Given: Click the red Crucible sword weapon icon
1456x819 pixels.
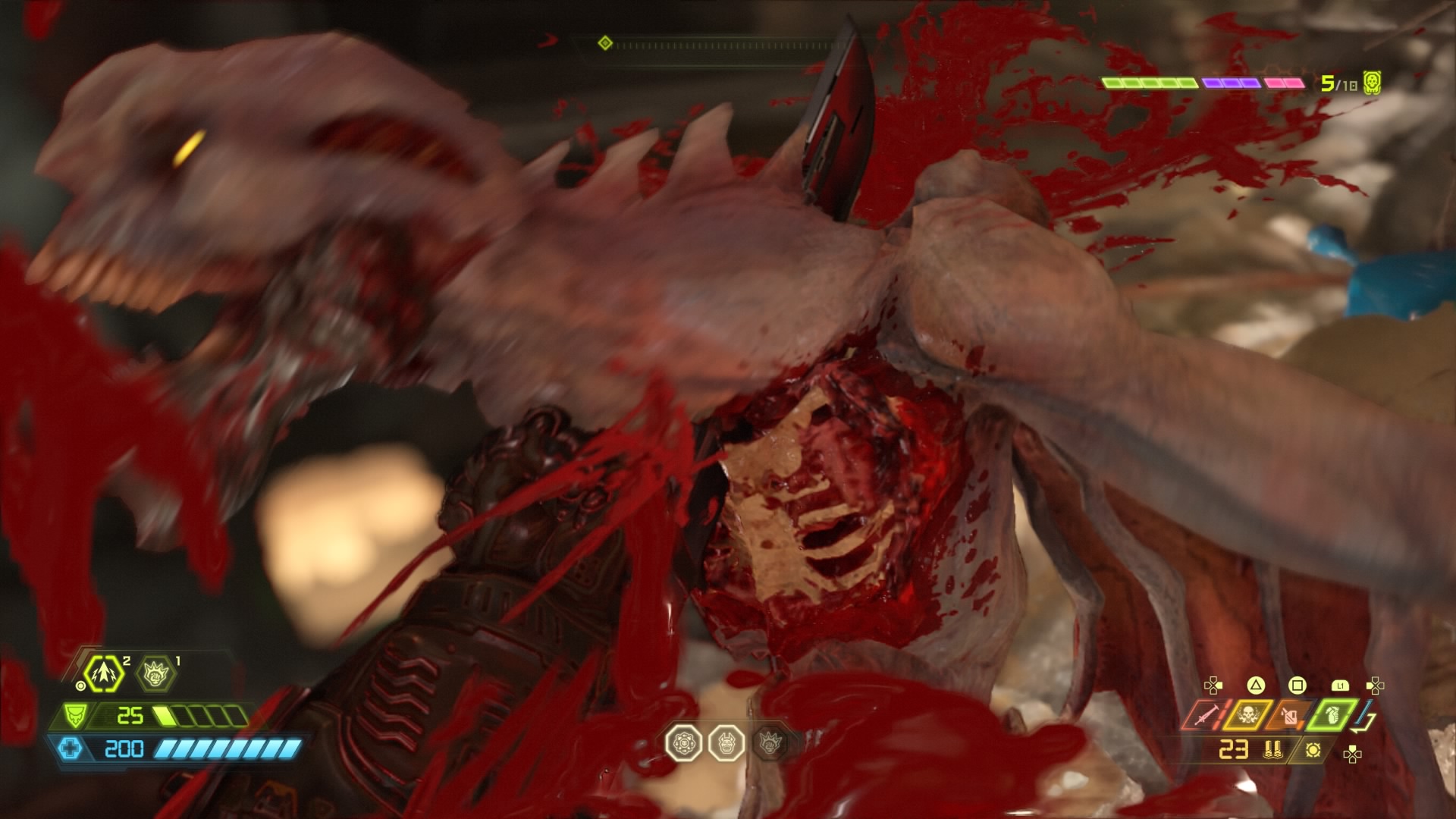Looking at the screenshot, I should (1206, 716).
